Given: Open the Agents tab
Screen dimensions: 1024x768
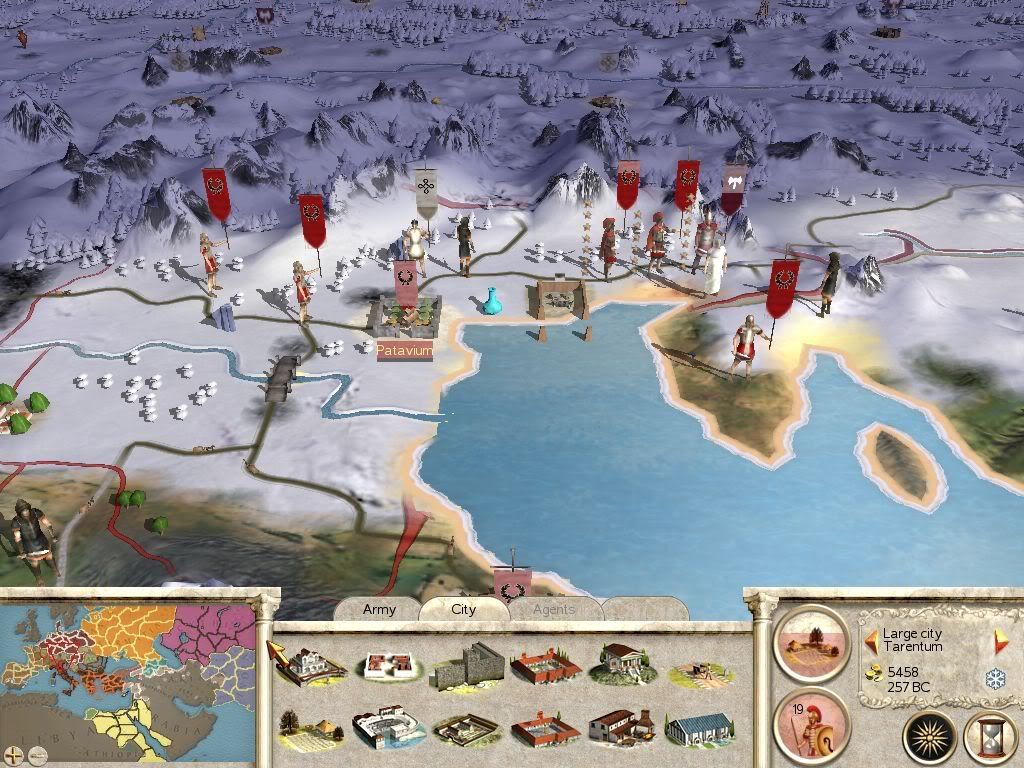Looking at the screenshot, I should pyautogui.click(x=554, y=609).
